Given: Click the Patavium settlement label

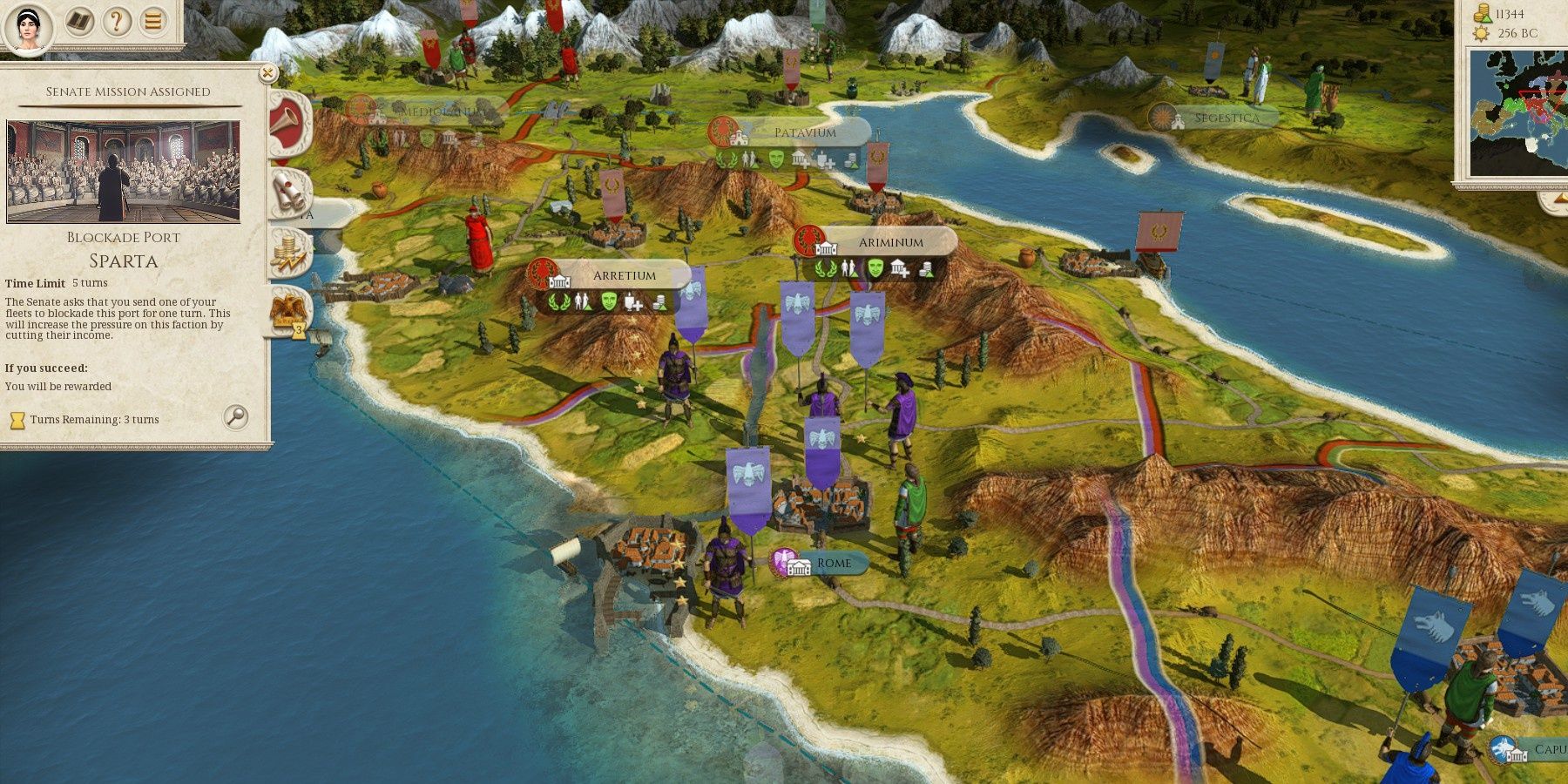Looking at the screenshot, I should [803, 133].
